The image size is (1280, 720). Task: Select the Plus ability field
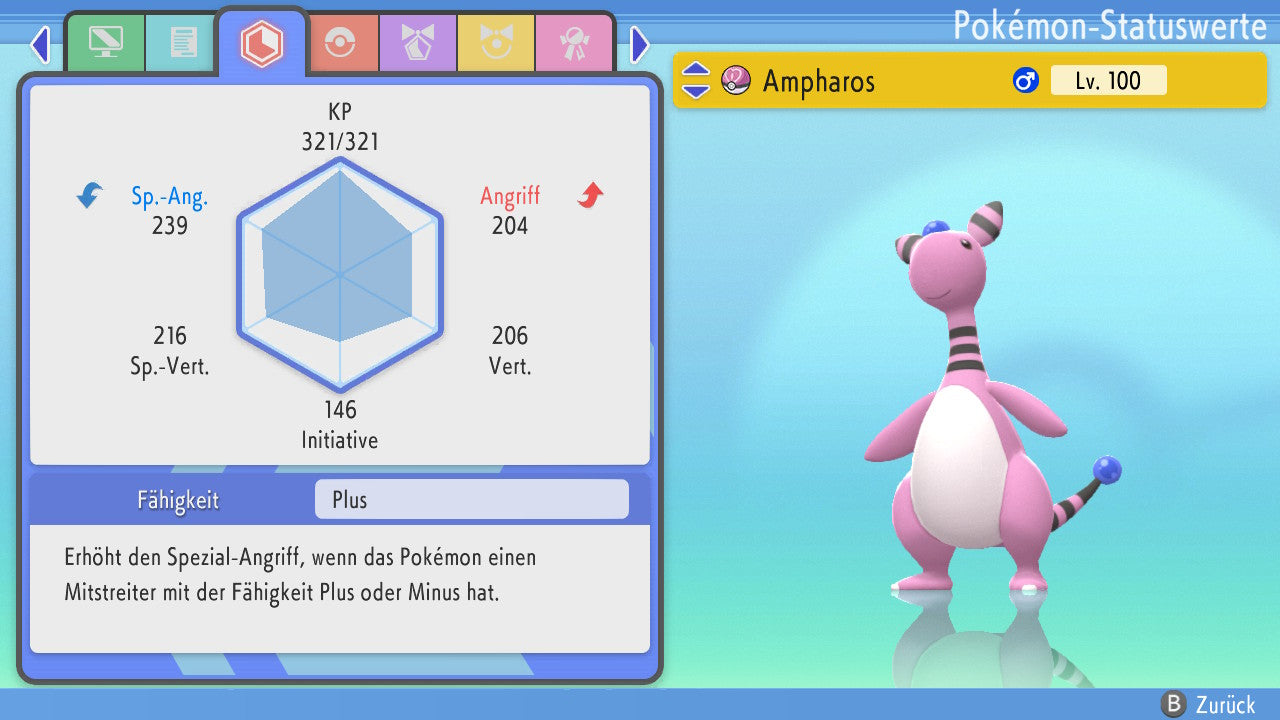point(471,500)
